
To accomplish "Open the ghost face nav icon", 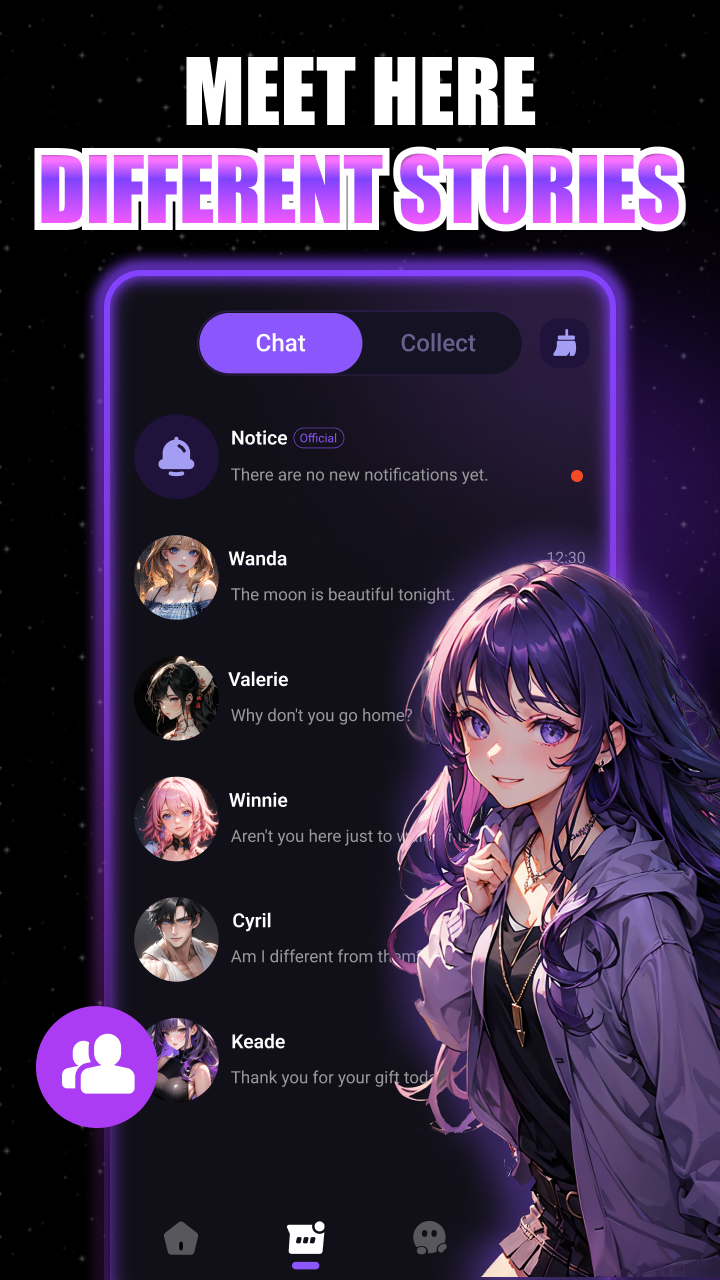I will pos(430,1238).
